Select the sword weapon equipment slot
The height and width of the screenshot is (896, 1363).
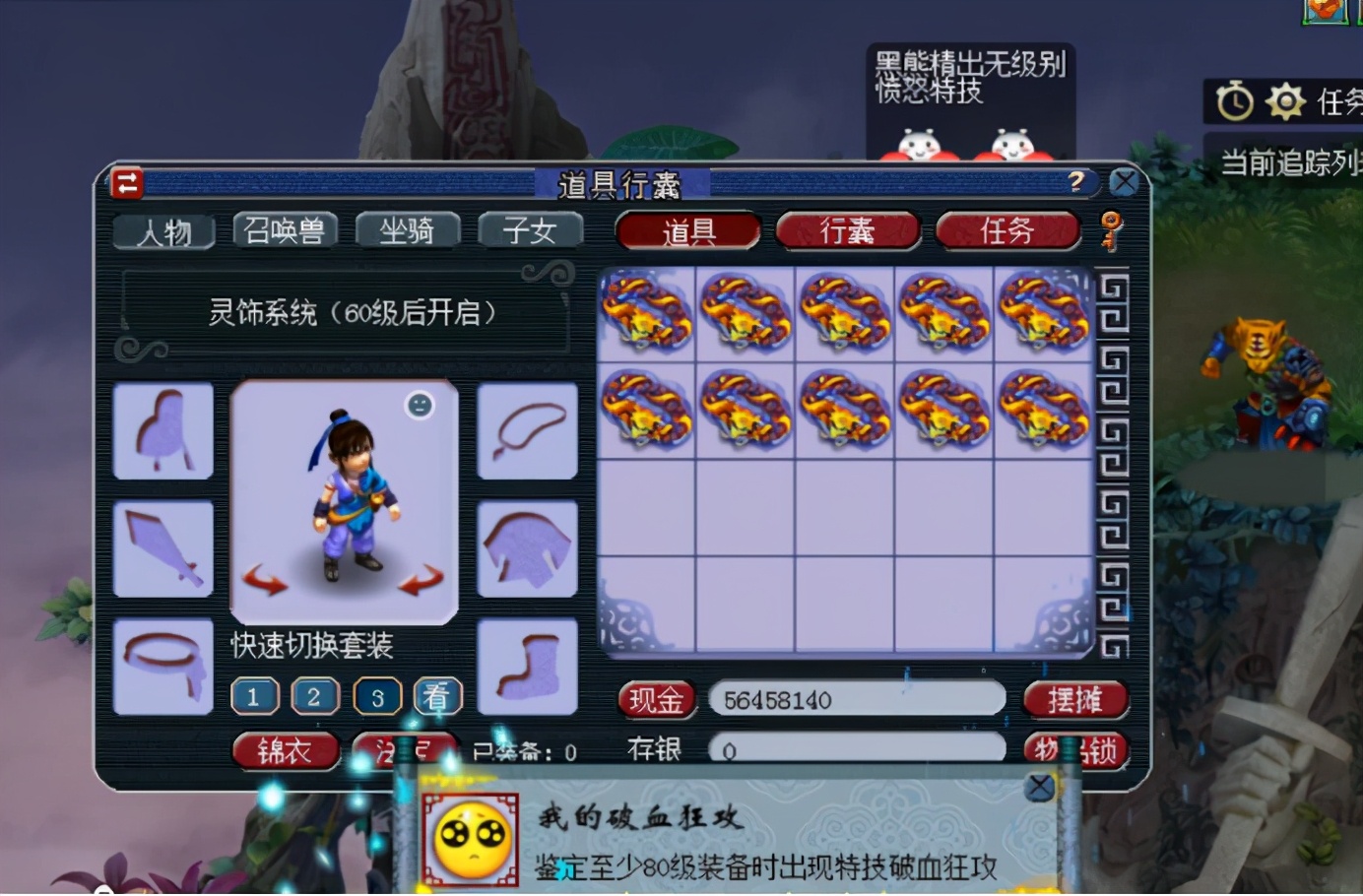click(x=163, y=548)
